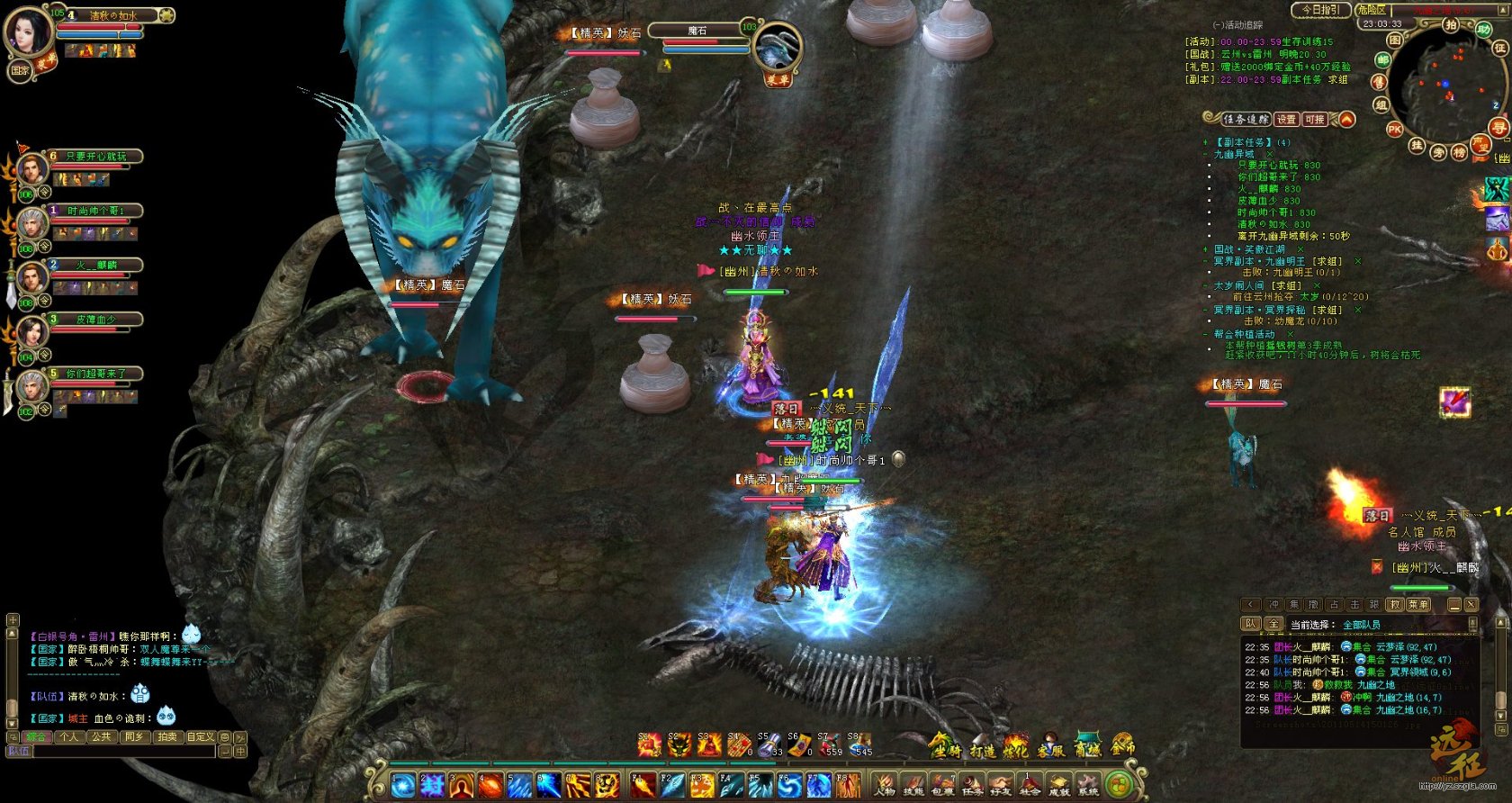The image size is (1512, 803).
Task: Open the 人物 character panel
Action: [x=884, y=784]
